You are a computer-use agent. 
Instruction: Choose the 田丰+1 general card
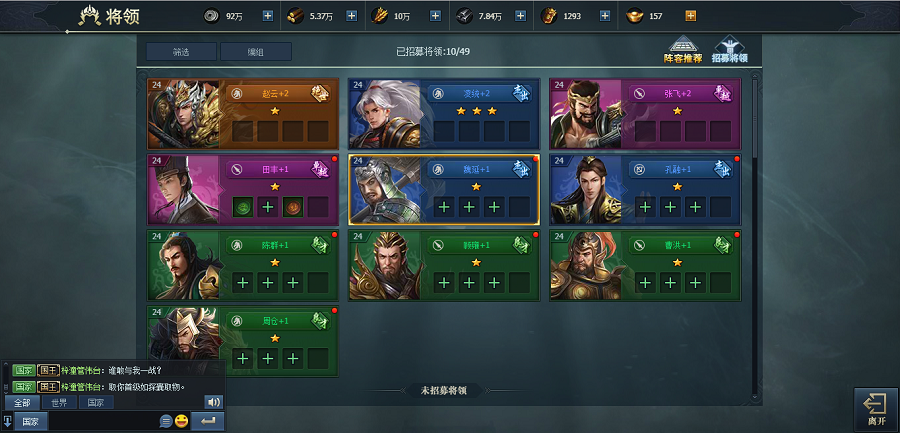point(242,189)
